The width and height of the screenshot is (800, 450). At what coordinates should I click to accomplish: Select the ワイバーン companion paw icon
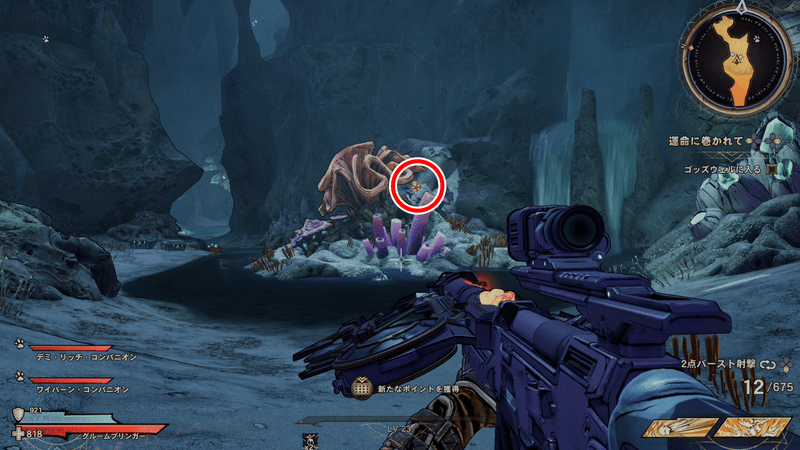click(x=19, y=376)
